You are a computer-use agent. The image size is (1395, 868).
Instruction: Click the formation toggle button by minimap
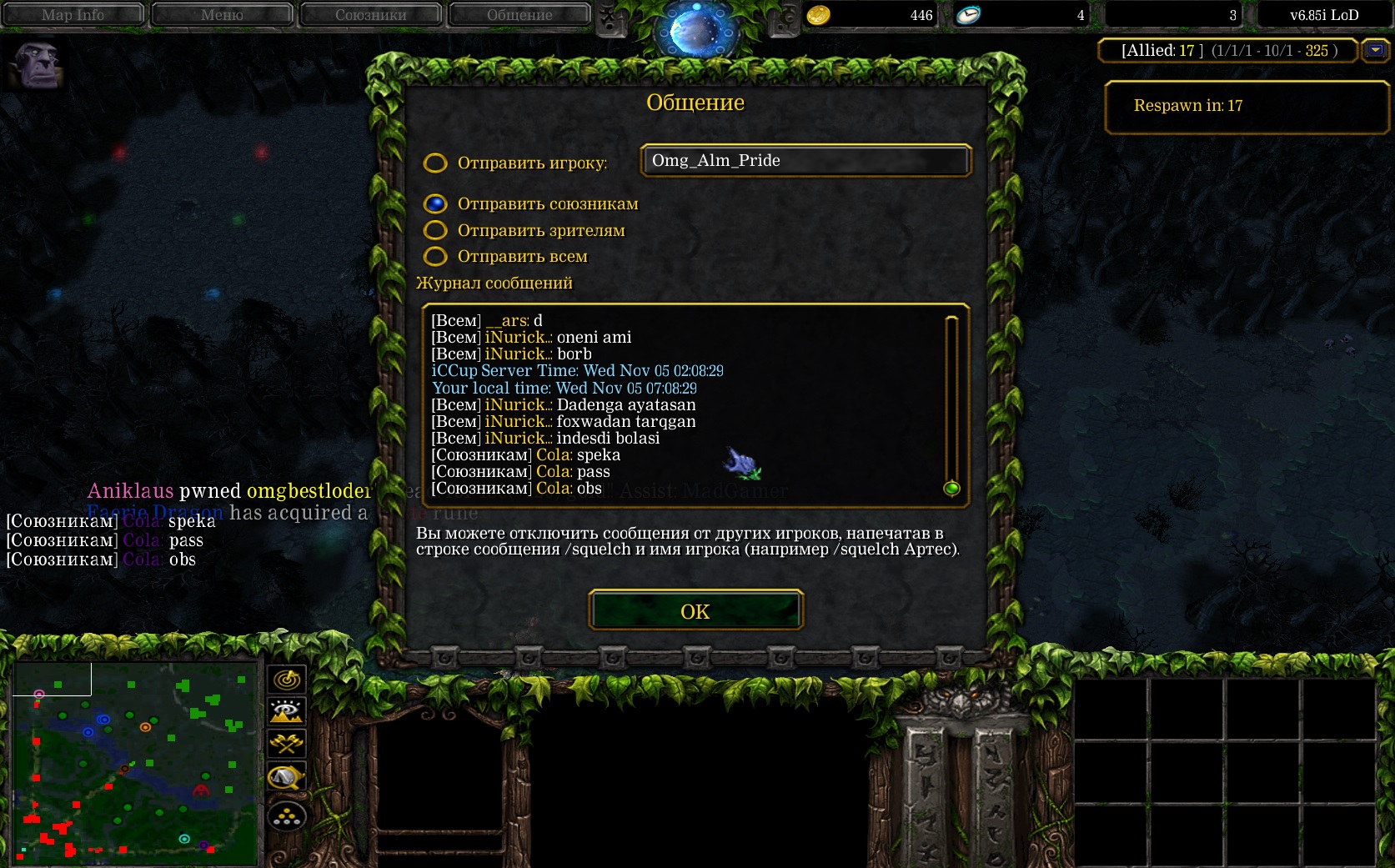click(287, 816)
